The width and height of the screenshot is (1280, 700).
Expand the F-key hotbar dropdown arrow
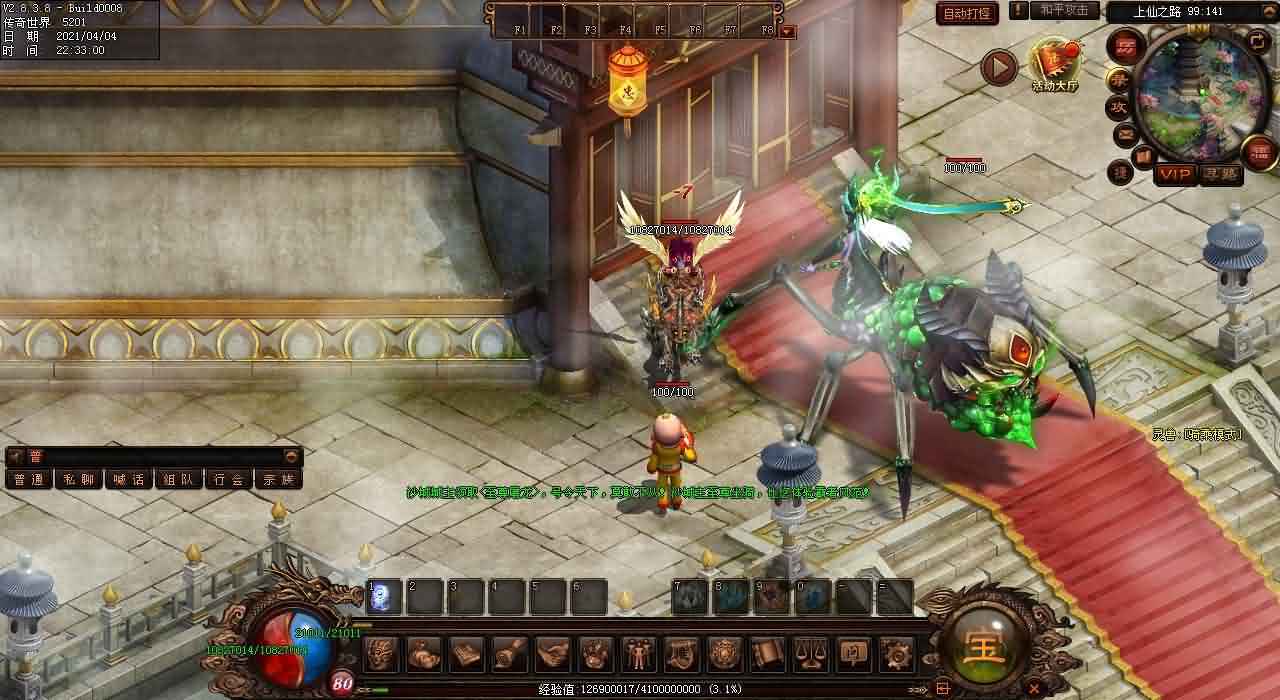coord(788,31)
